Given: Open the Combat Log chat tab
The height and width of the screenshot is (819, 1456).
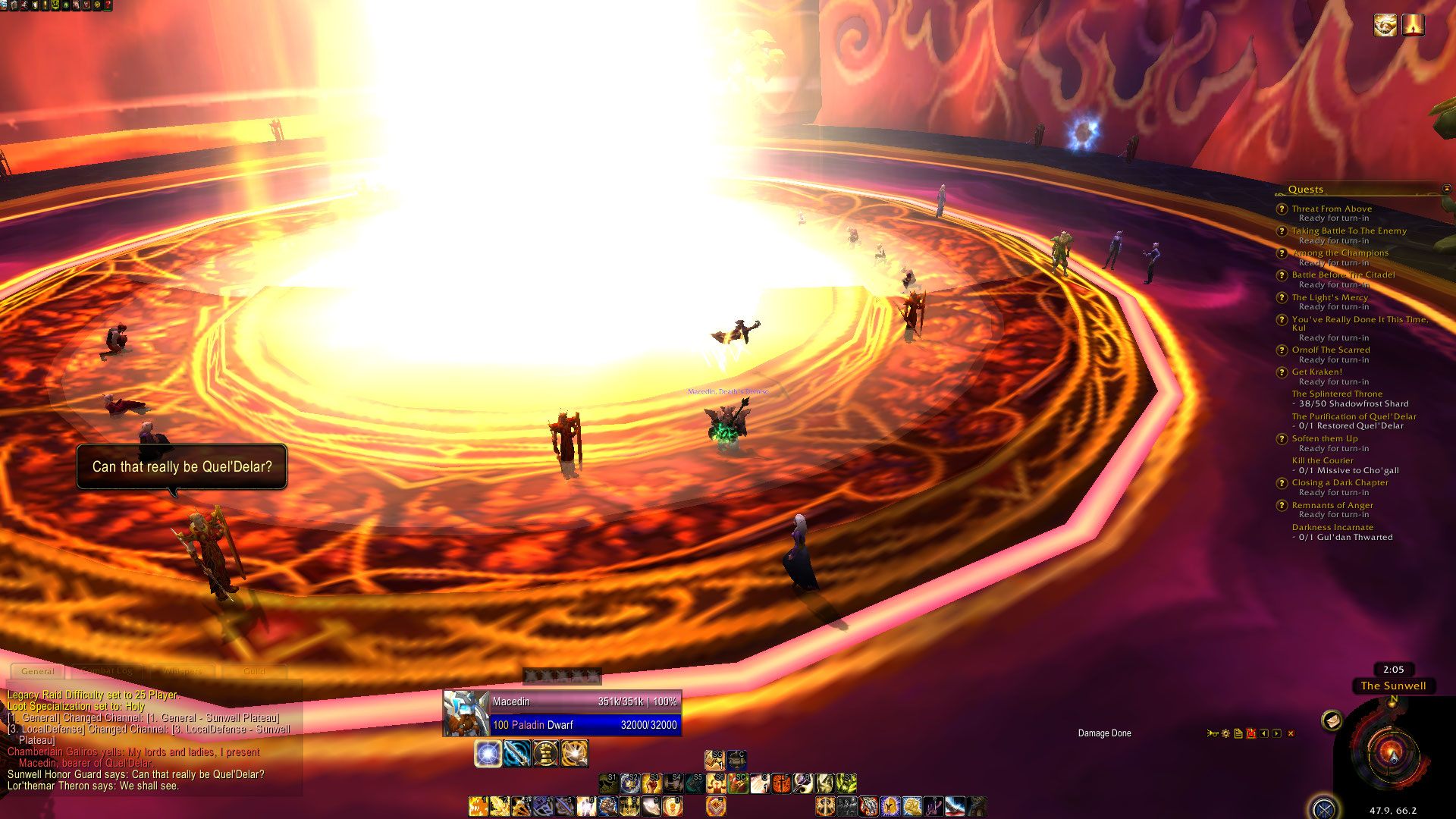Looking at the screenshot, I should [x=107, y=671].
